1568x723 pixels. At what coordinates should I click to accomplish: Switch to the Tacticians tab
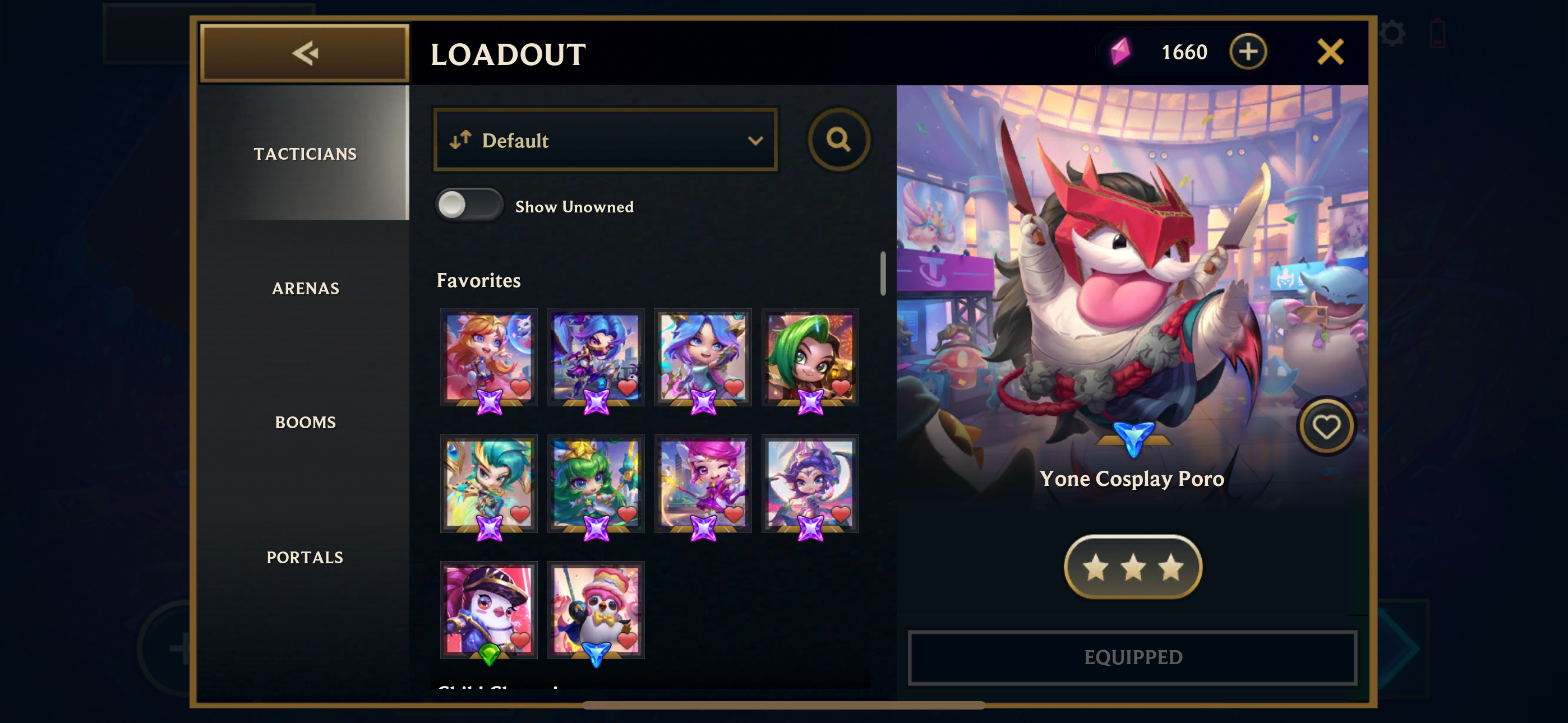(x=305, y=154)
